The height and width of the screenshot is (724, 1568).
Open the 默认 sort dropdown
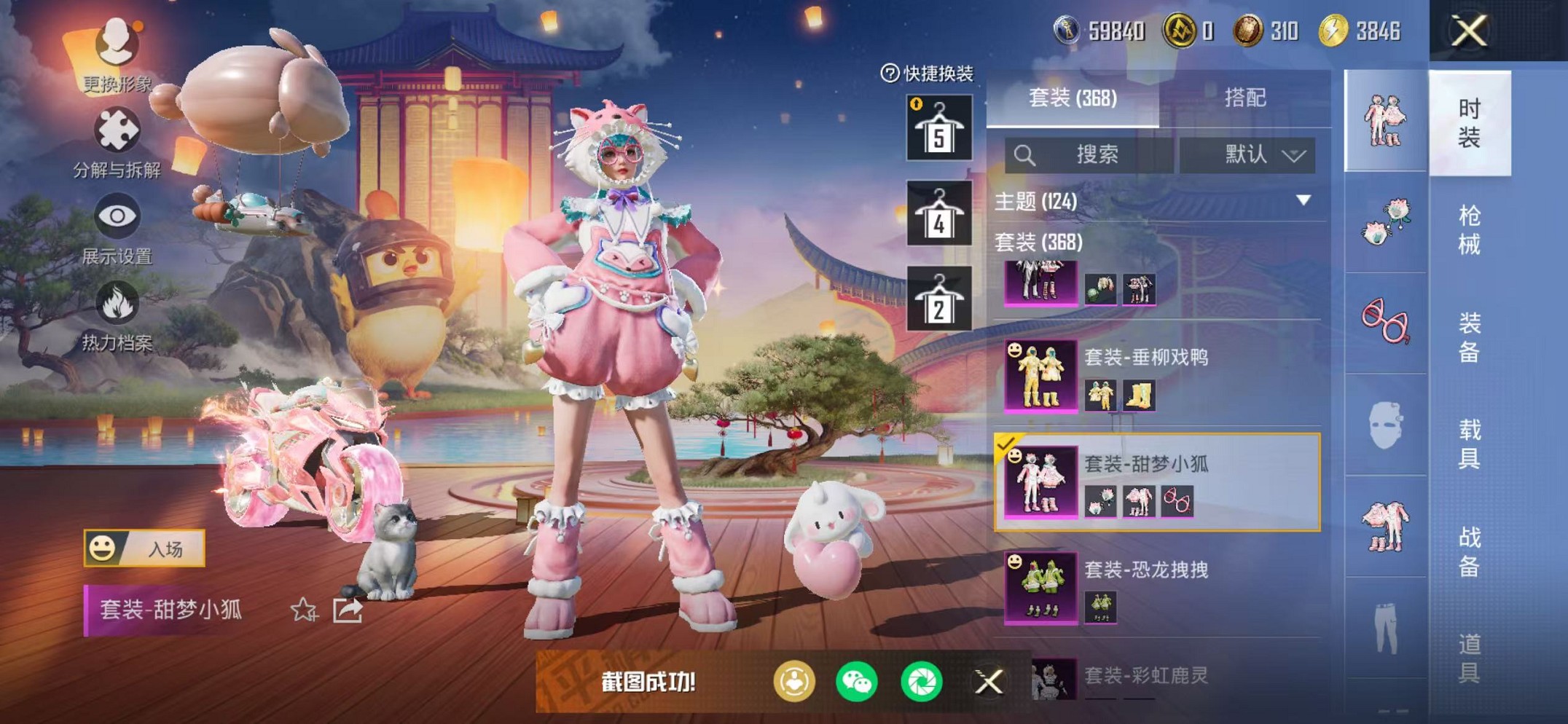tap(1264, 156)
